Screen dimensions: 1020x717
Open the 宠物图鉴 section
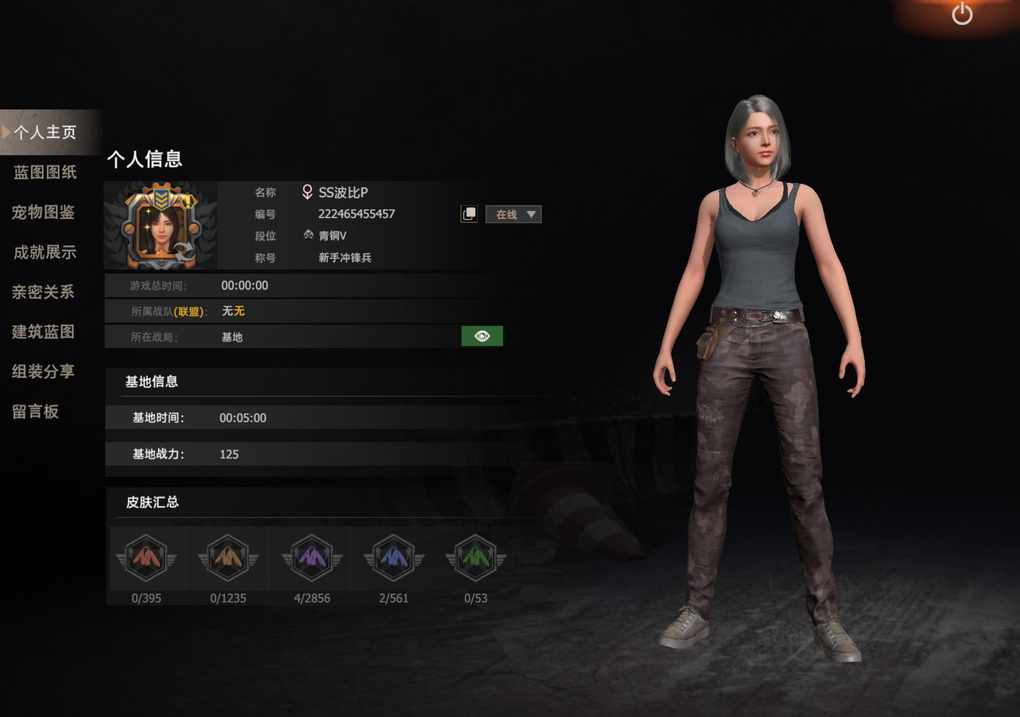44,212
